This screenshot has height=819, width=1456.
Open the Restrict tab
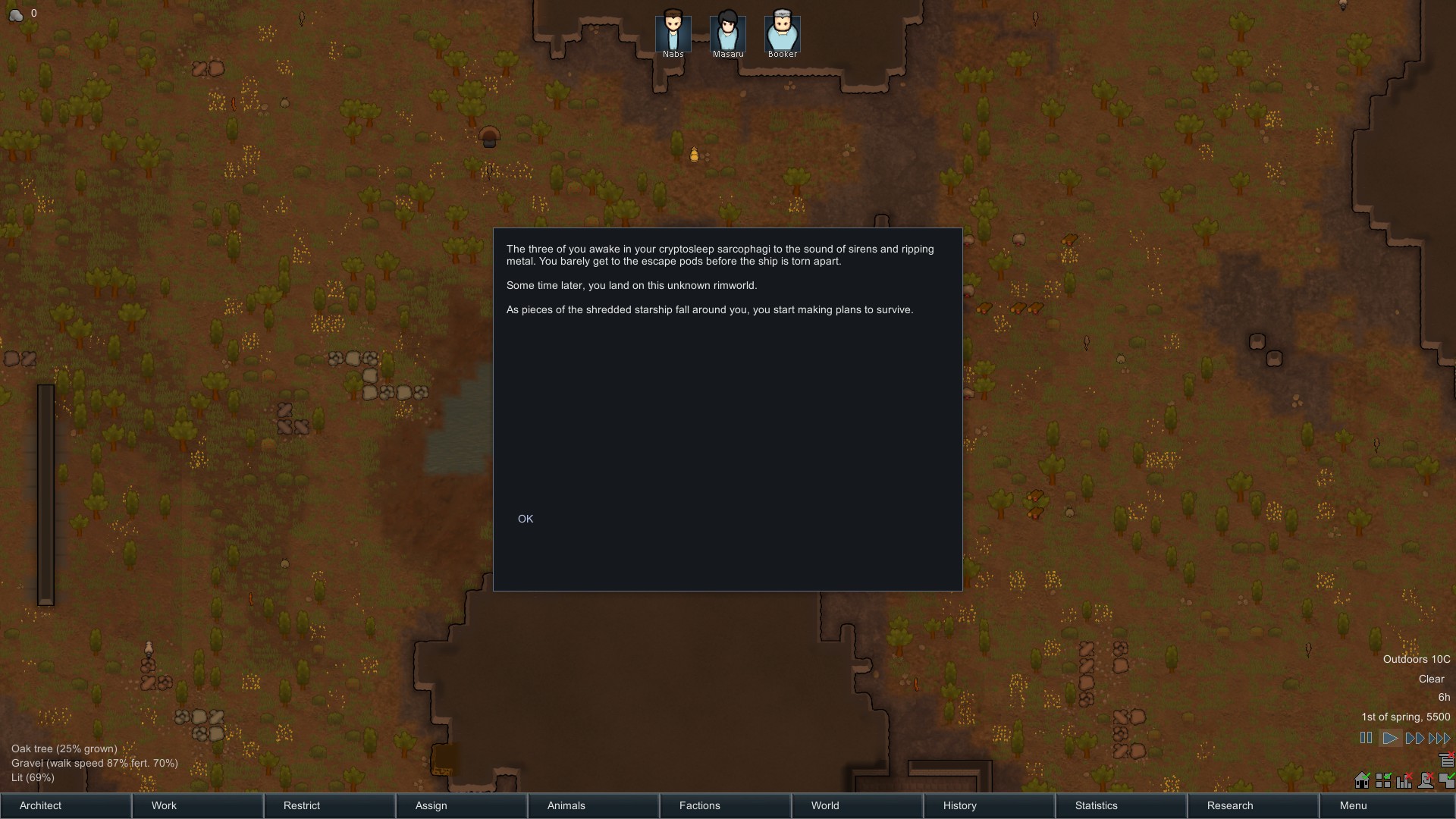pyautogui.click(x=330, y=805)
